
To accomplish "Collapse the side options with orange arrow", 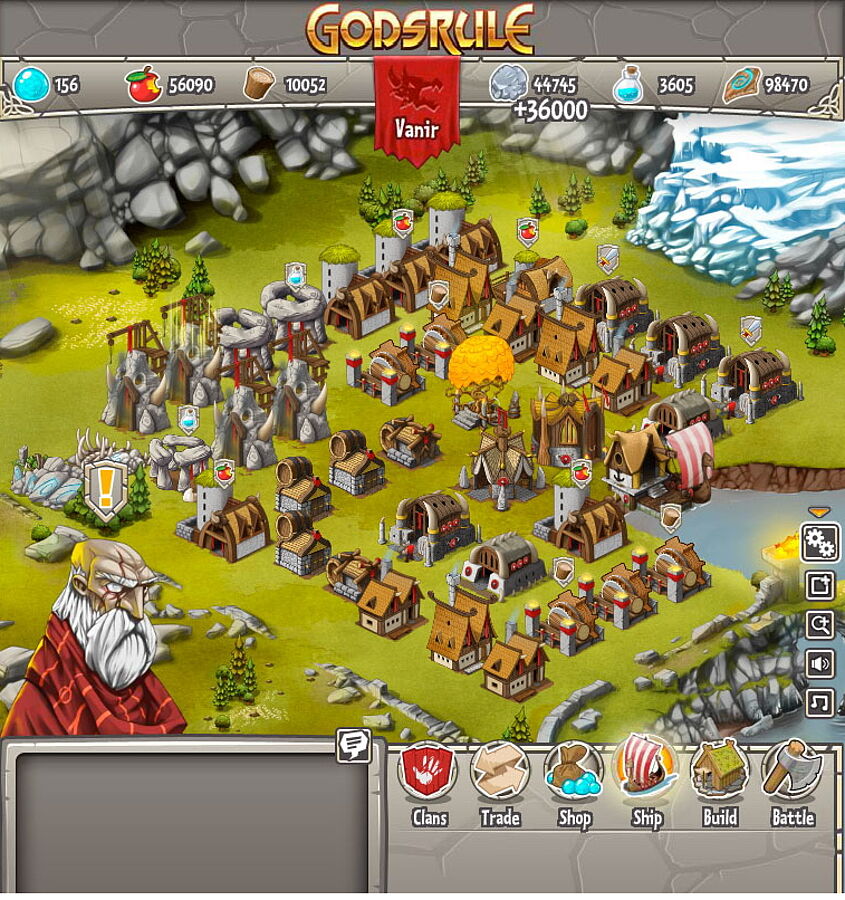I will [x=820, y=513].
